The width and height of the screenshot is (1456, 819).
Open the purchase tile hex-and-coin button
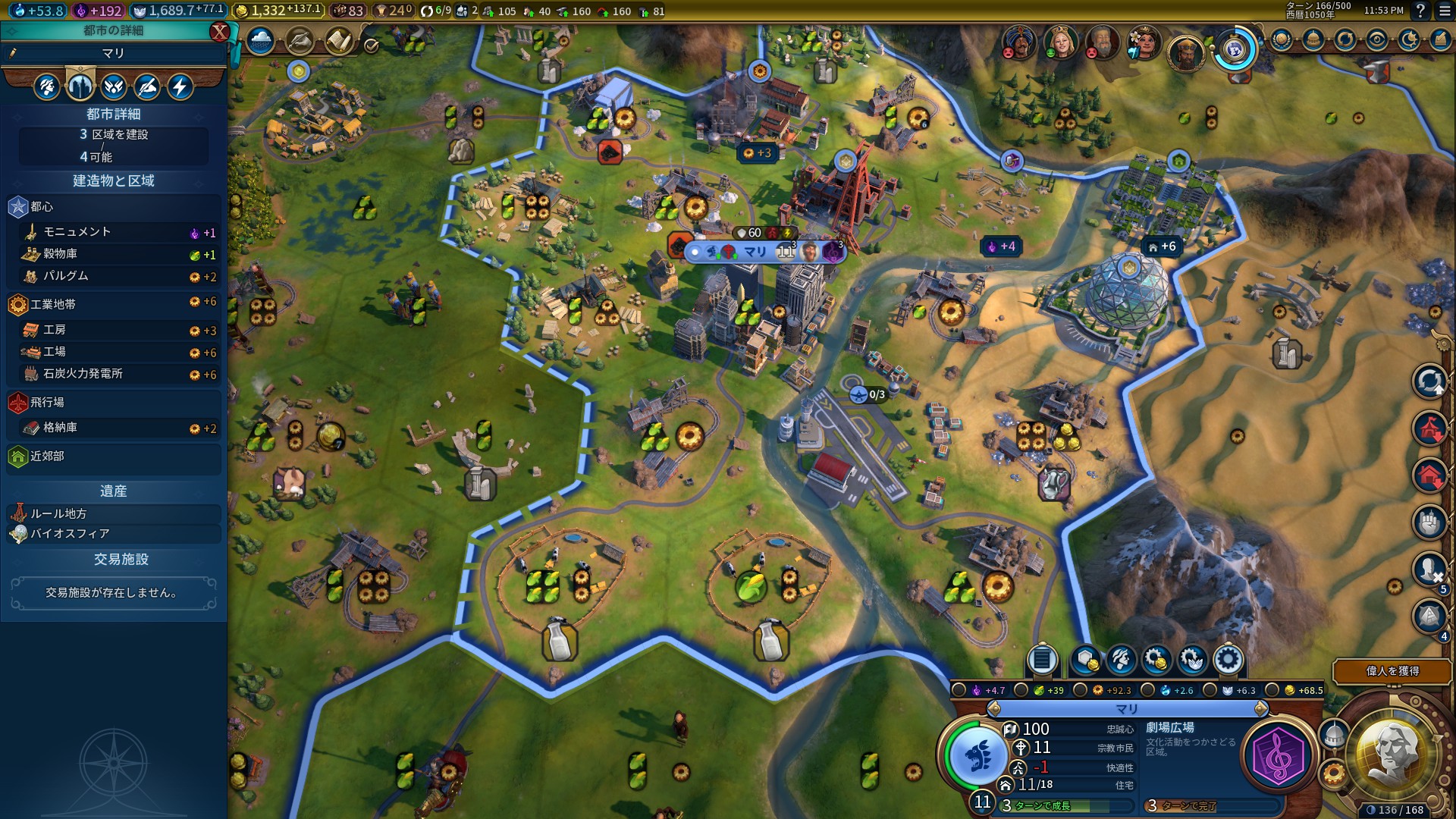1086,660
